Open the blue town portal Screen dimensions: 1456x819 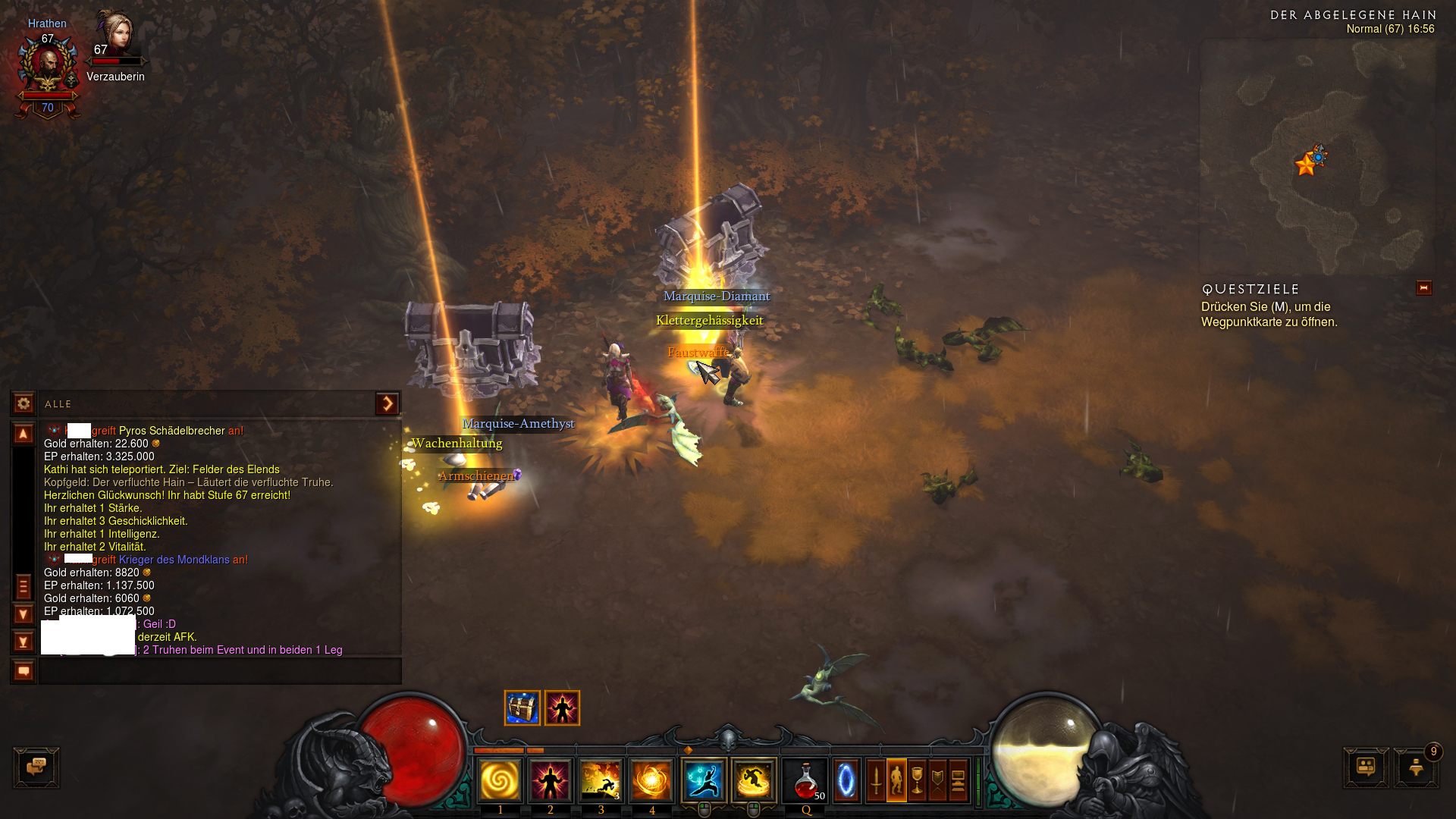click(846, 780)
